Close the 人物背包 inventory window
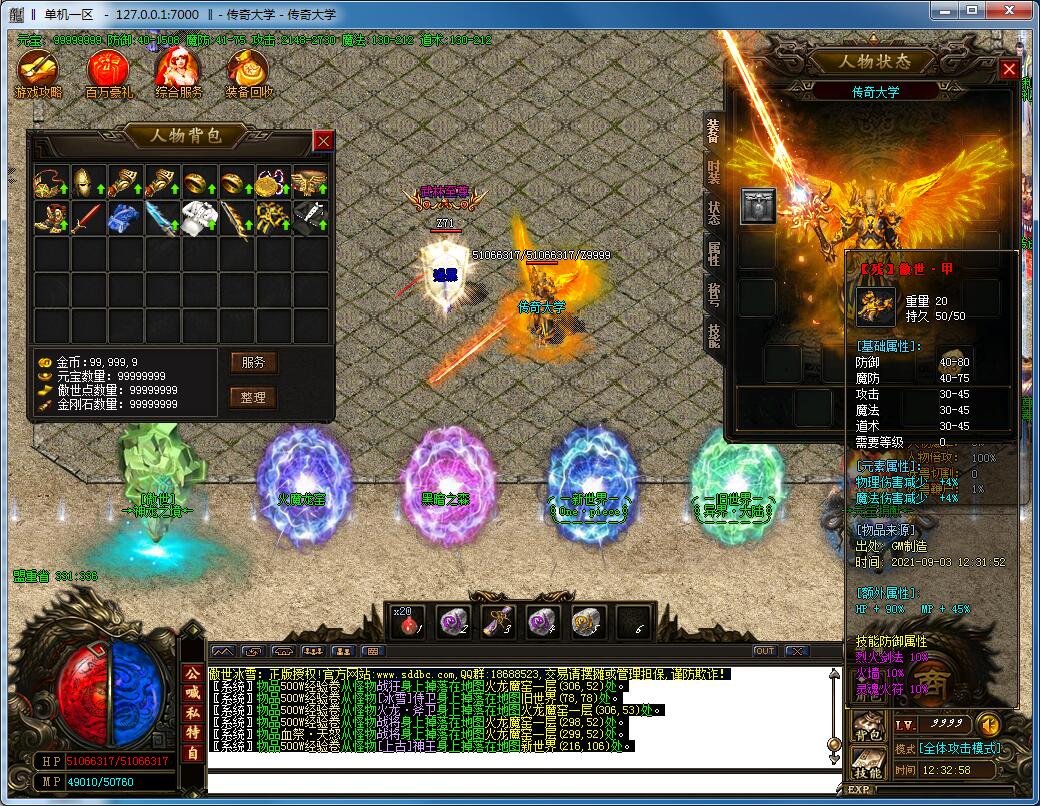The height and width of the screenshot is (806, 1040). 323,141
